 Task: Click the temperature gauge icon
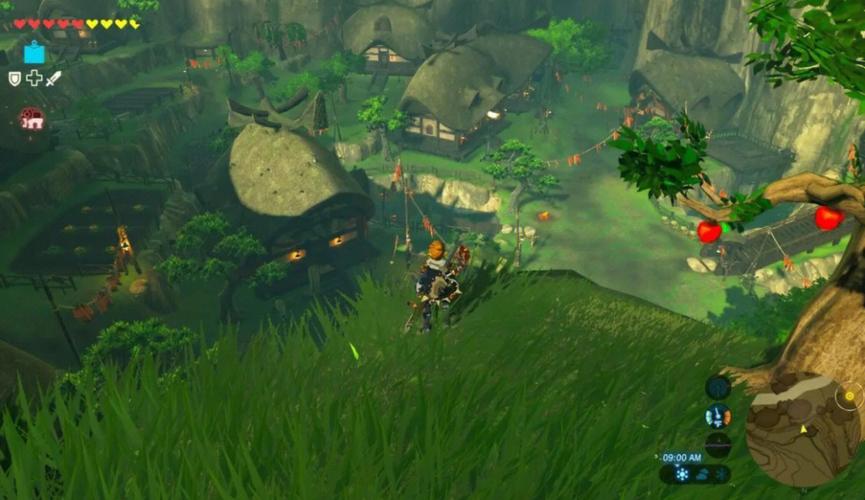tap(717, 416)
